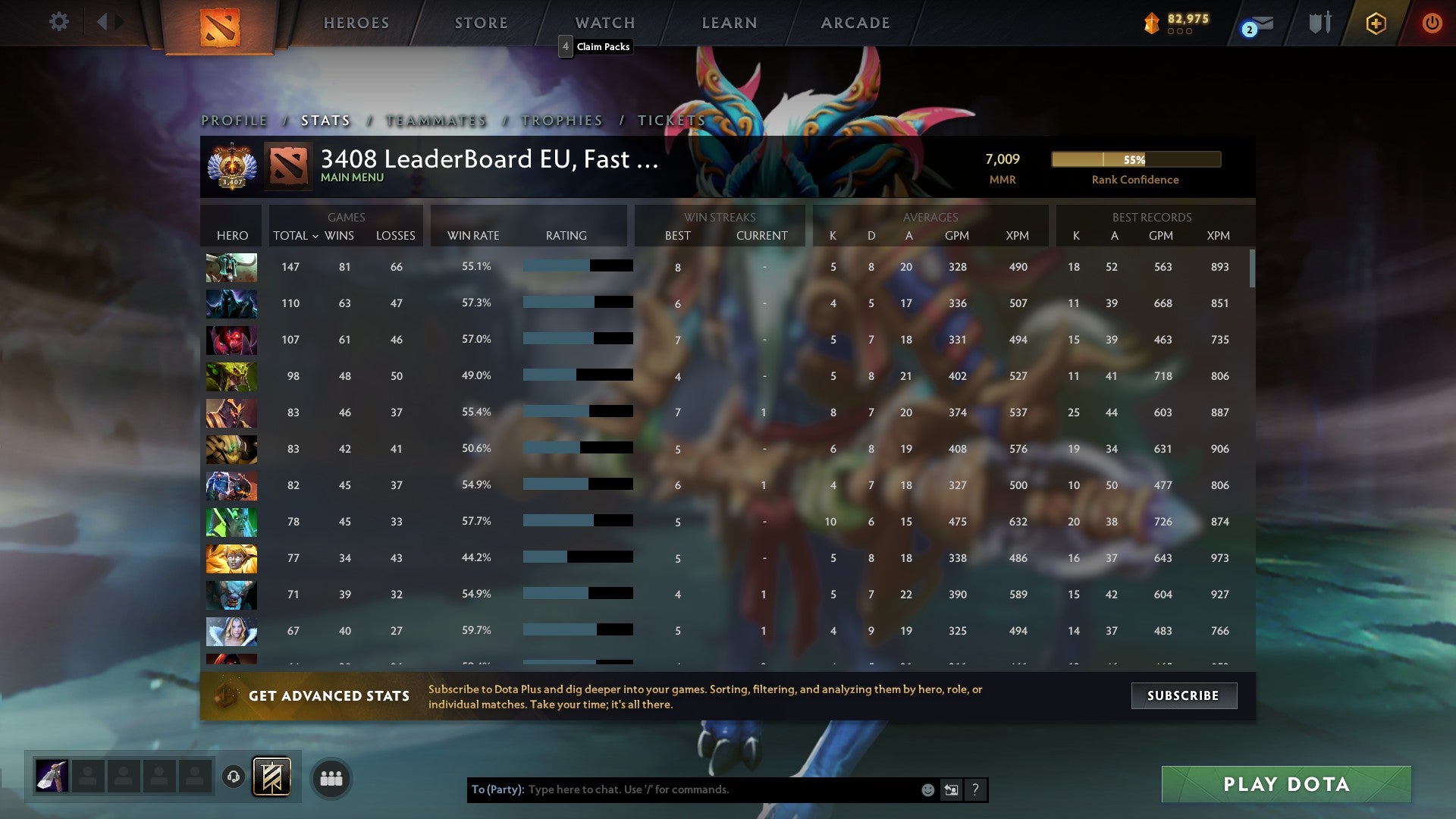Open the settings gear icon

(x=59, y=21)
